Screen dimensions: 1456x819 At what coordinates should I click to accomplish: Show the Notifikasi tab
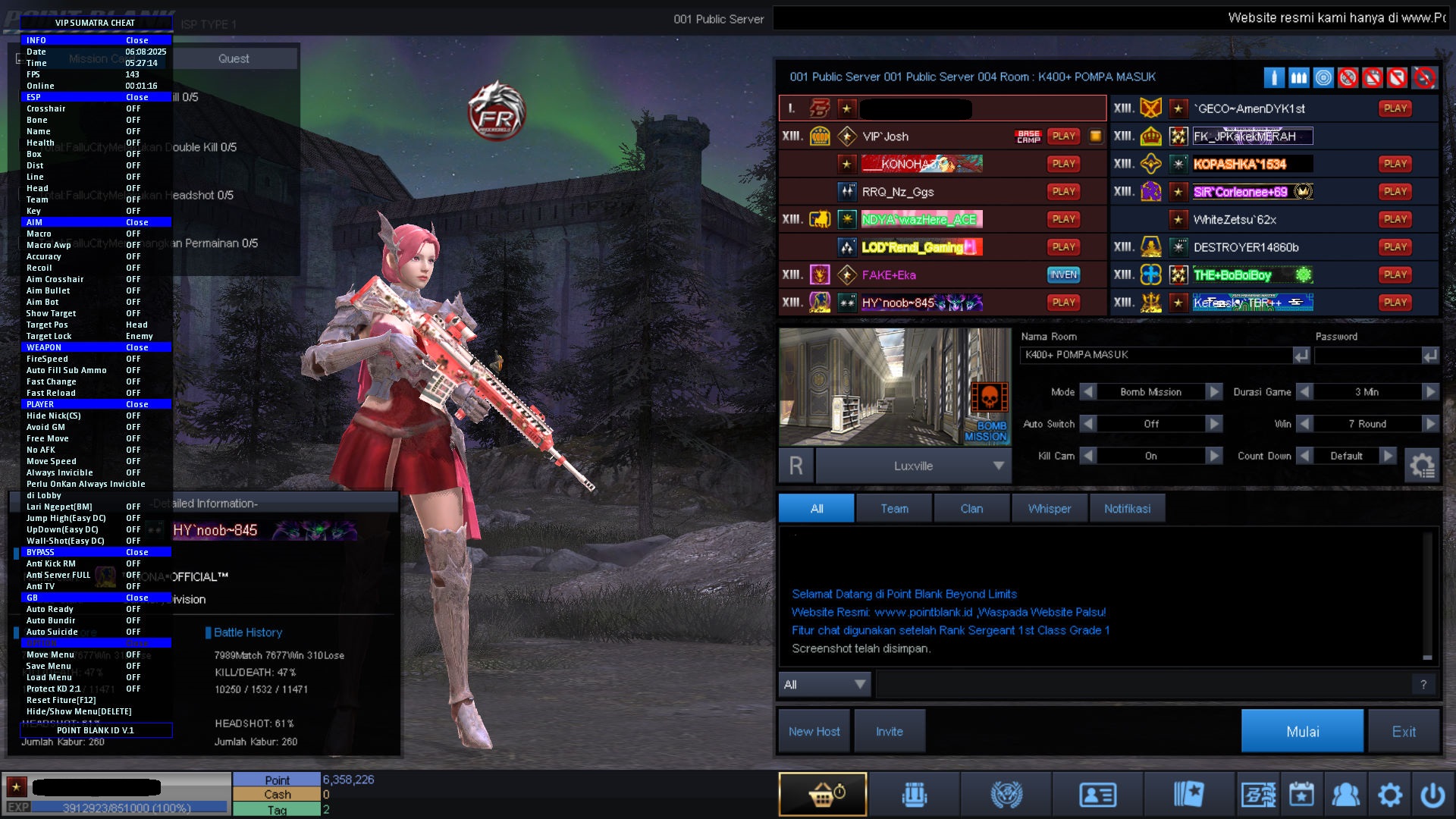coord(1126,508)
